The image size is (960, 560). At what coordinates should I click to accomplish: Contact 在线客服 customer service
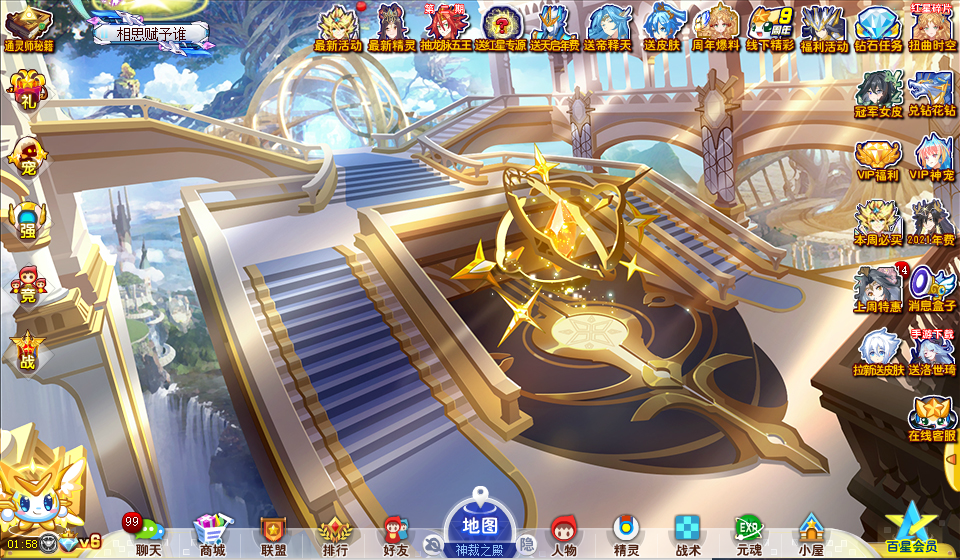(x=932, y=418)
